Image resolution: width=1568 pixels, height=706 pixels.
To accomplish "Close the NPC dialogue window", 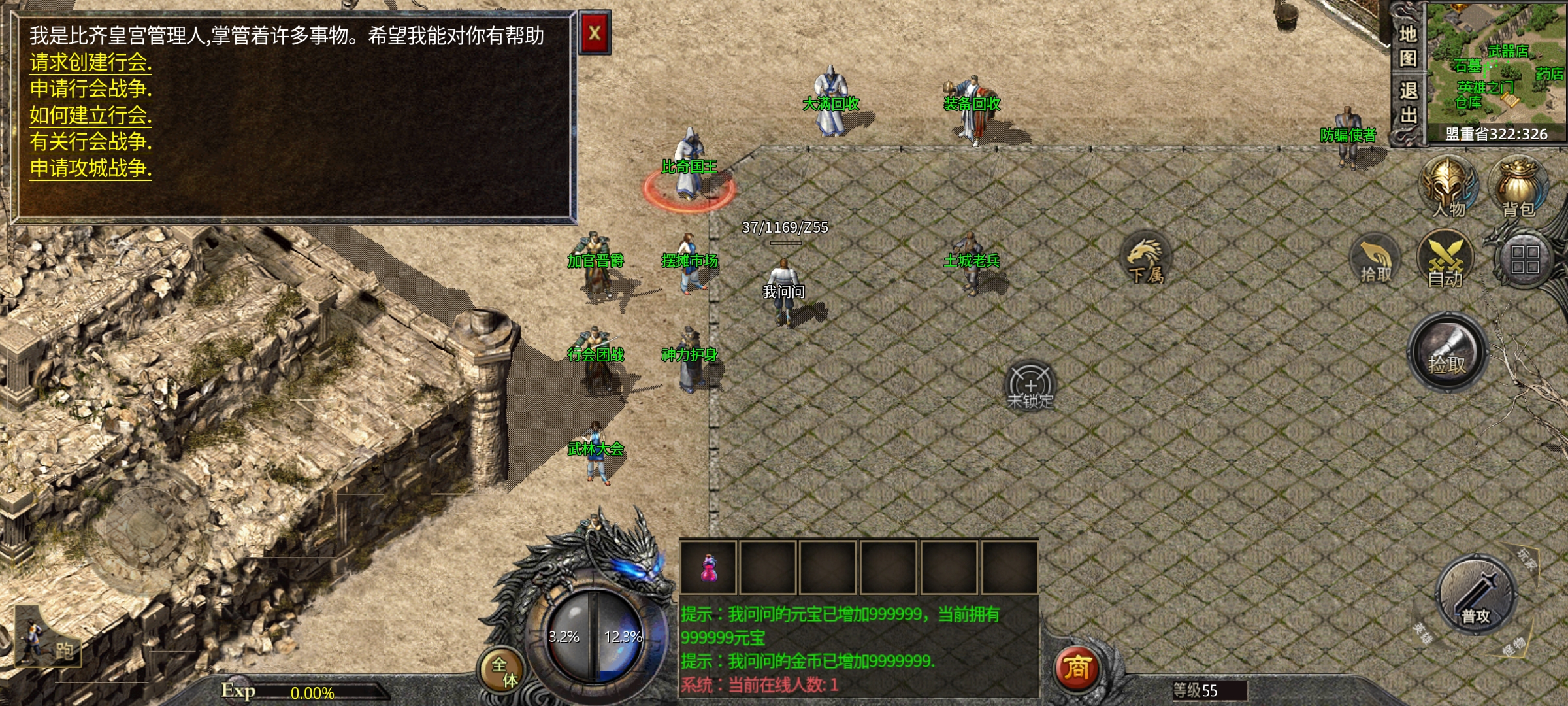I will click(595, 33).
